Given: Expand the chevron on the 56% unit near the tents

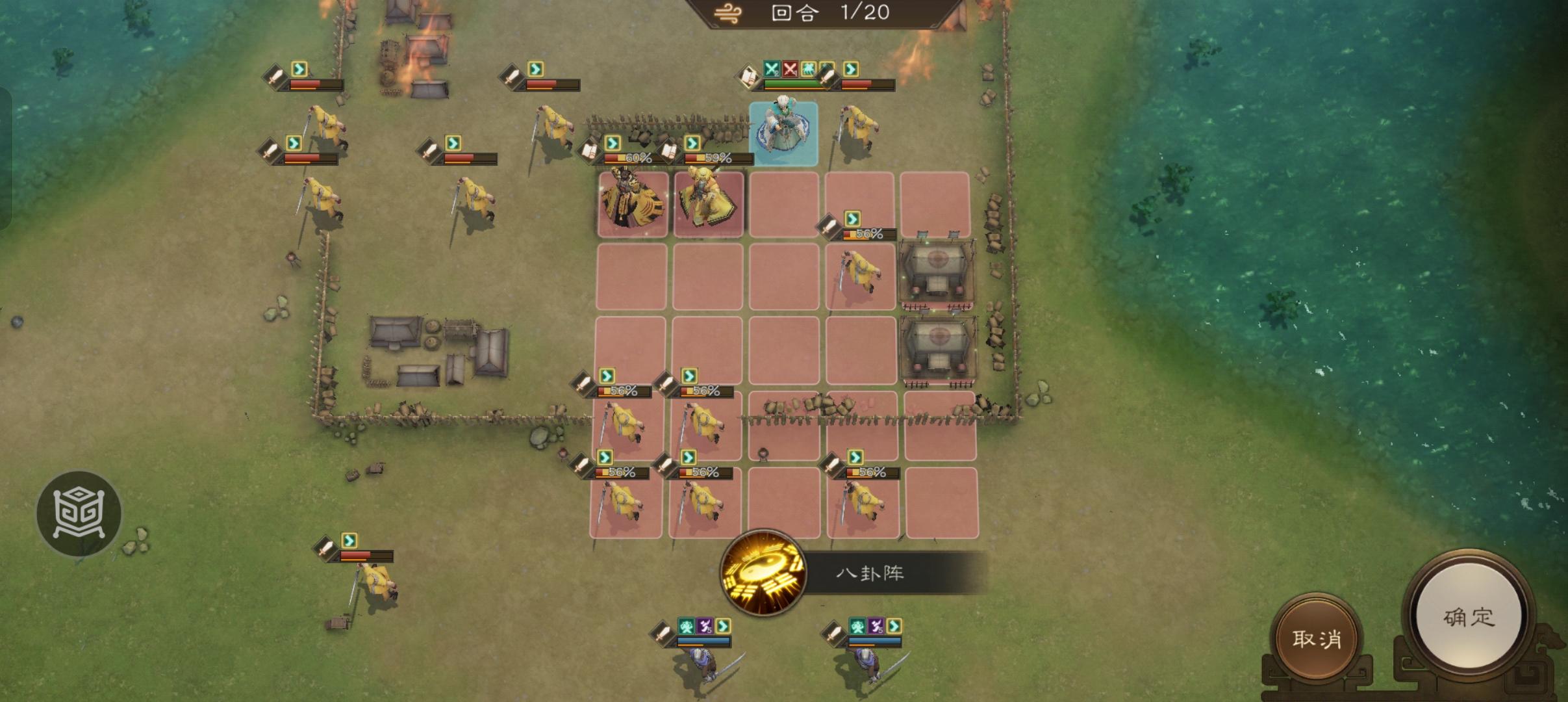Looking at the screenshot, I should pyautogui.click(x=851, y=218).
